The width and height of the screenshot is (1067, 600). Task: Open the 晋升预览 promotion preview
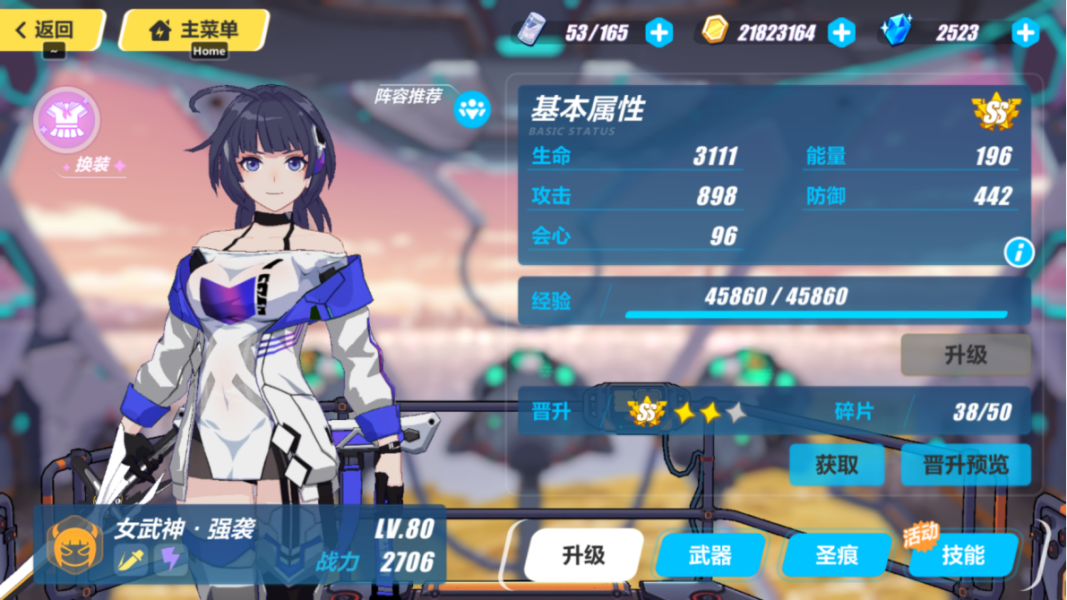[x=965, y=465]
